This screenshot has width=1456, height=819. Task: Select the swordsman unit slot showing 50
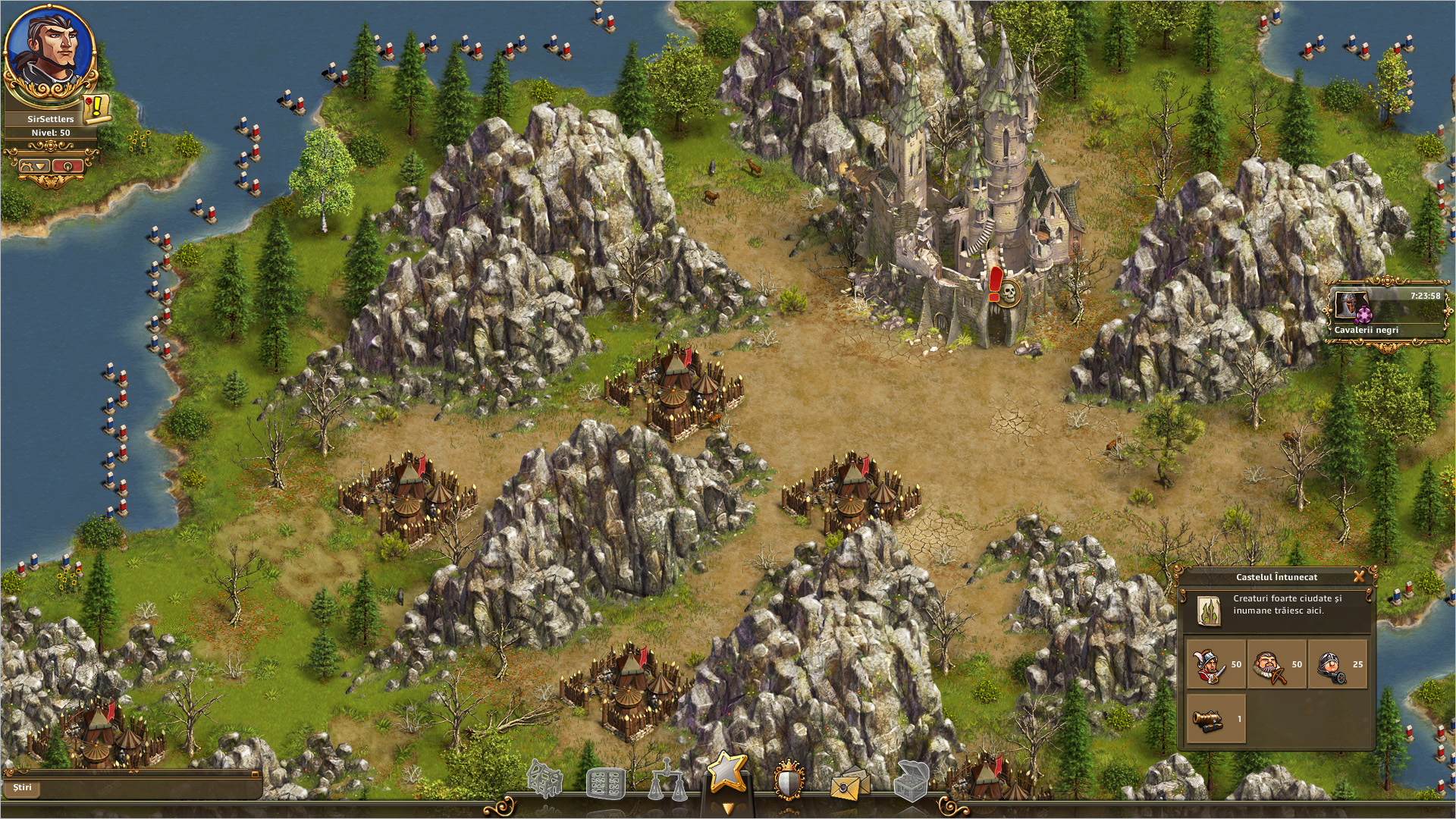tap(1216, 664)
